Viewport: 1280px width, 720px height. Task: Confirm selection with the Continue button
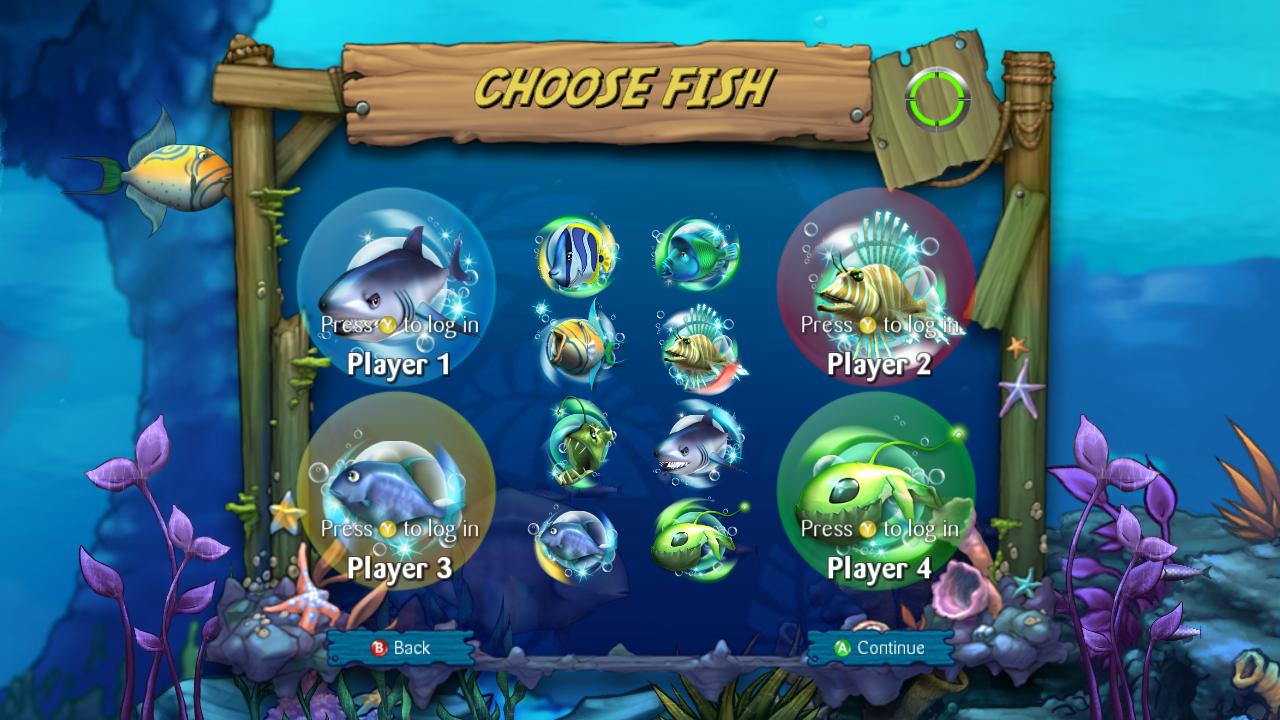click(880, 648)
